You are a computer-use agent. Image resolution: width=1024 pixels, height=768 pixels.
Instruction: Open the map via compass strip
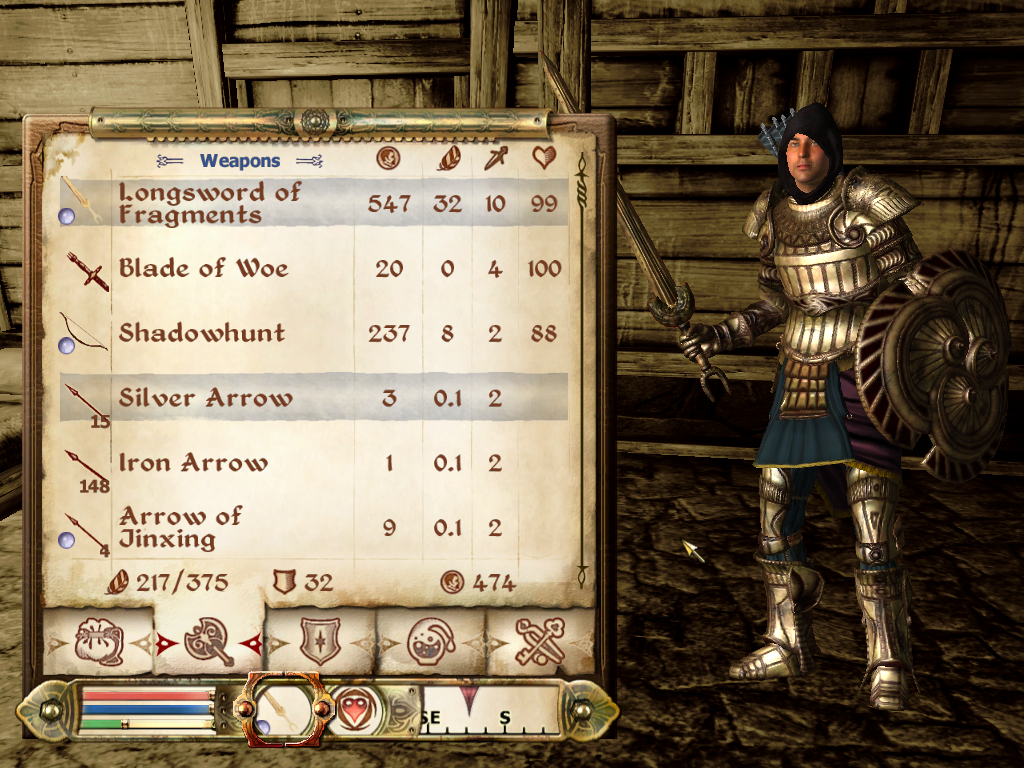pos(489,709)
